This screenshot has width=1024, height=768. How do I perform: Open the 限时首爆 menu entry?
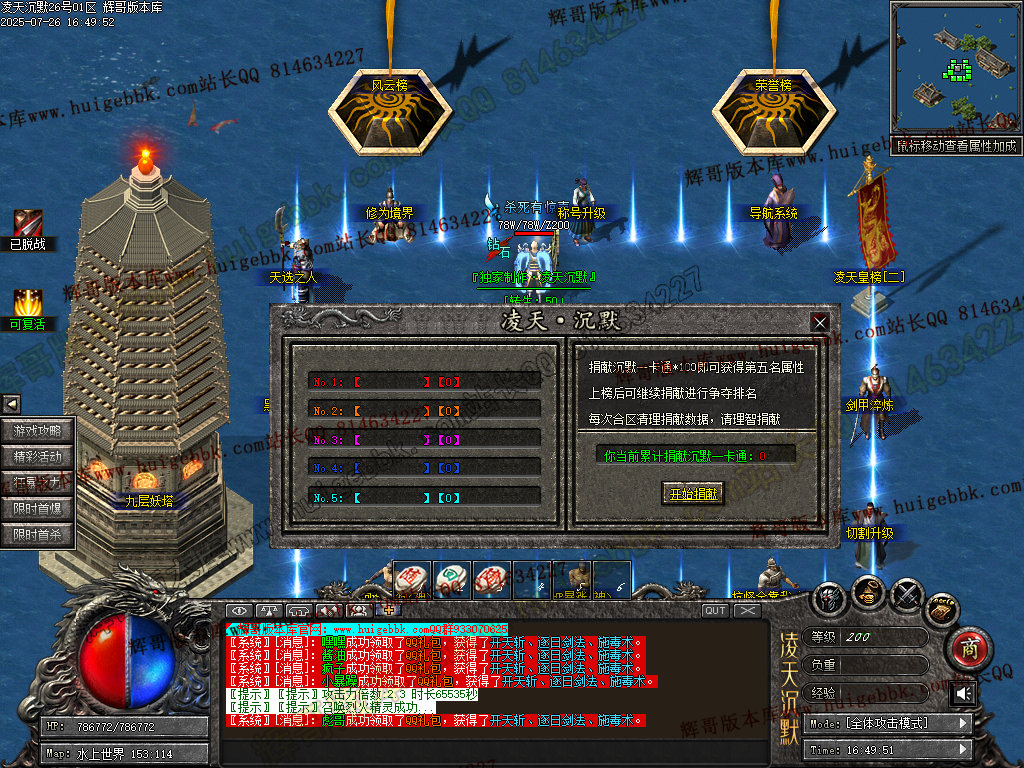coord(38,509)
